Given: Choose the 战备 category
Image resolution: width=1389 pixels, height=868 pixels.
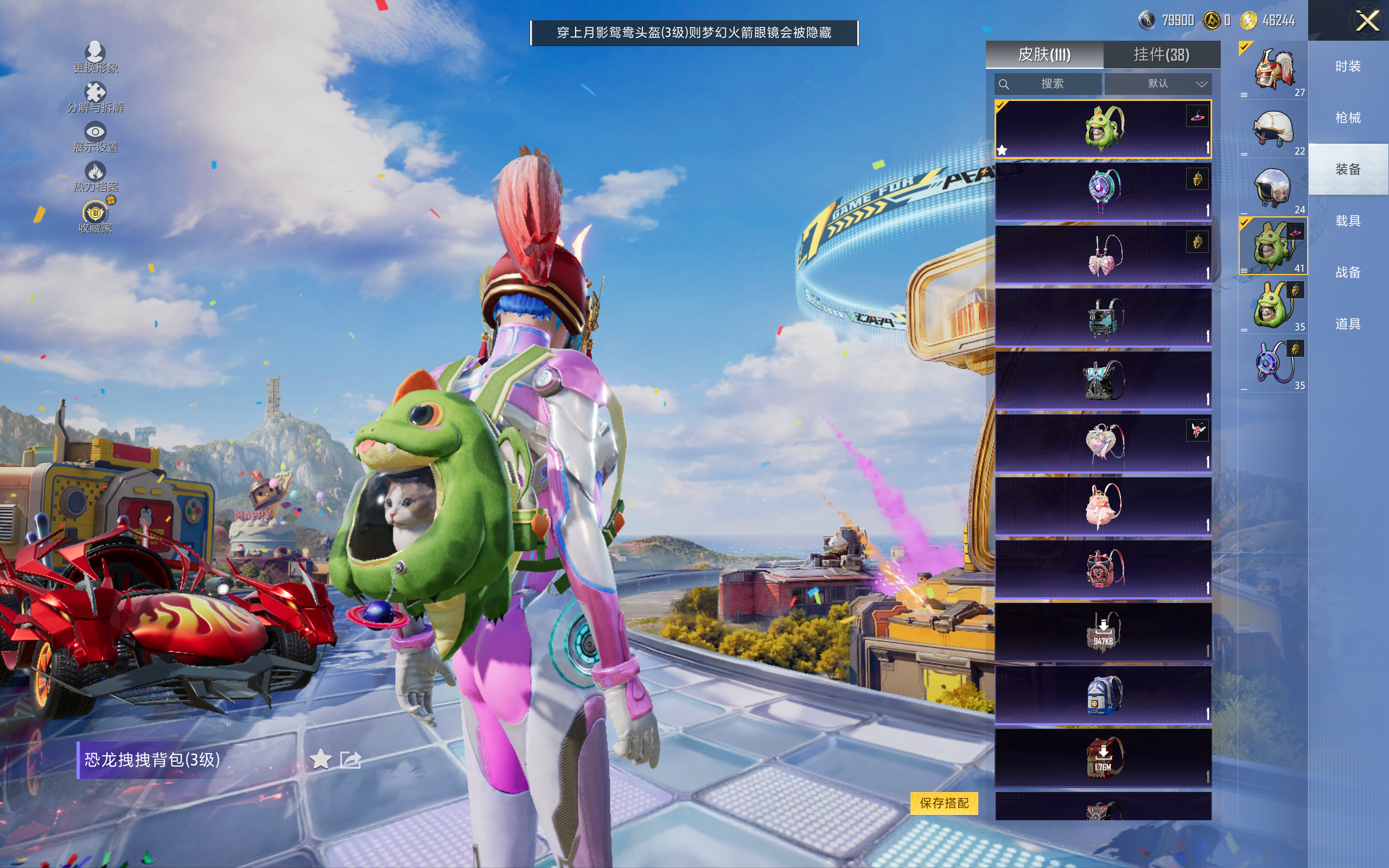Looking at the screenshot, I should coord(1348,272).
